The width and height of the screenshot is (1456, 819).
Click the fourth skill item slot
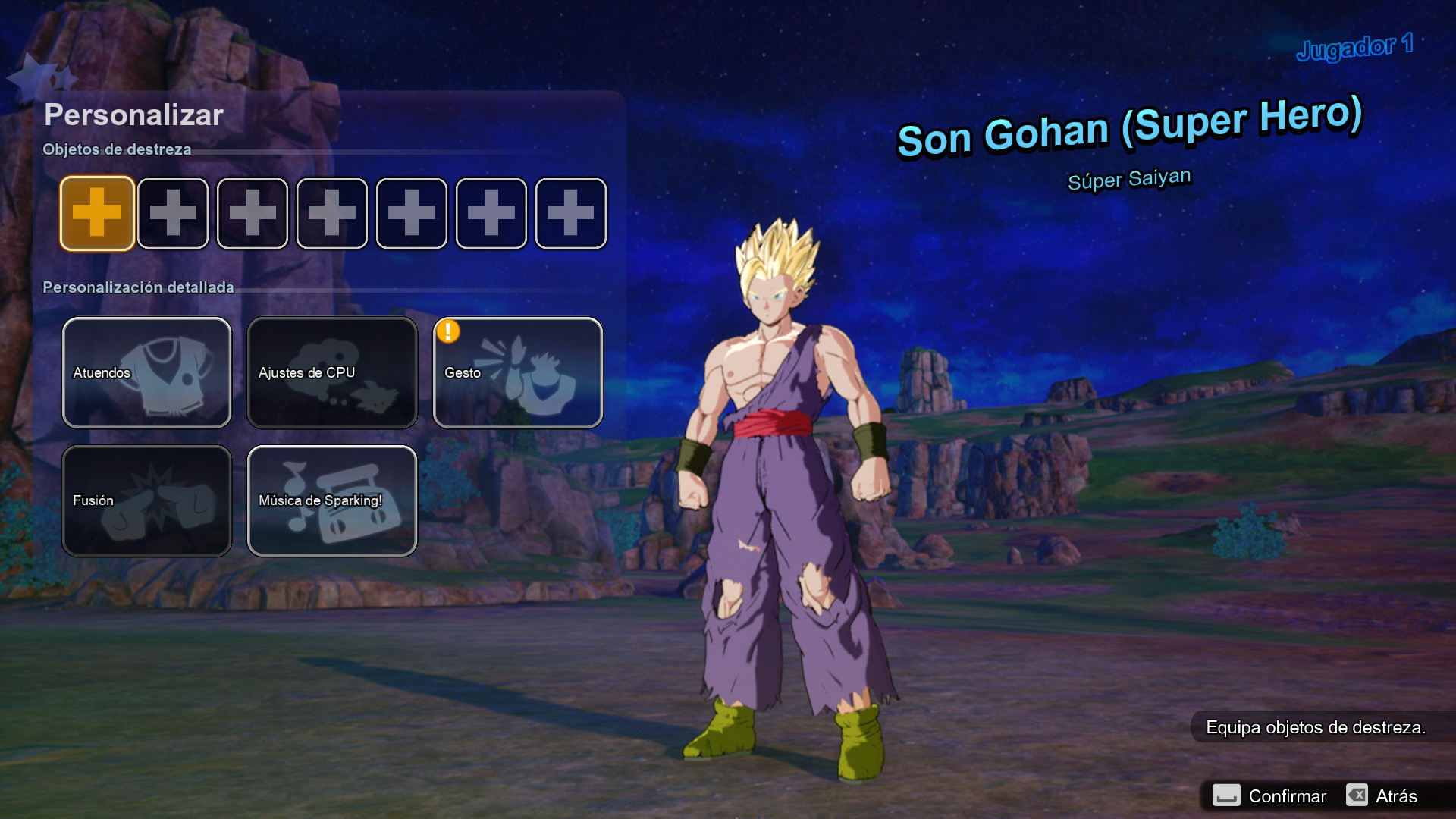pyautogui.click(x=331, y=213)
